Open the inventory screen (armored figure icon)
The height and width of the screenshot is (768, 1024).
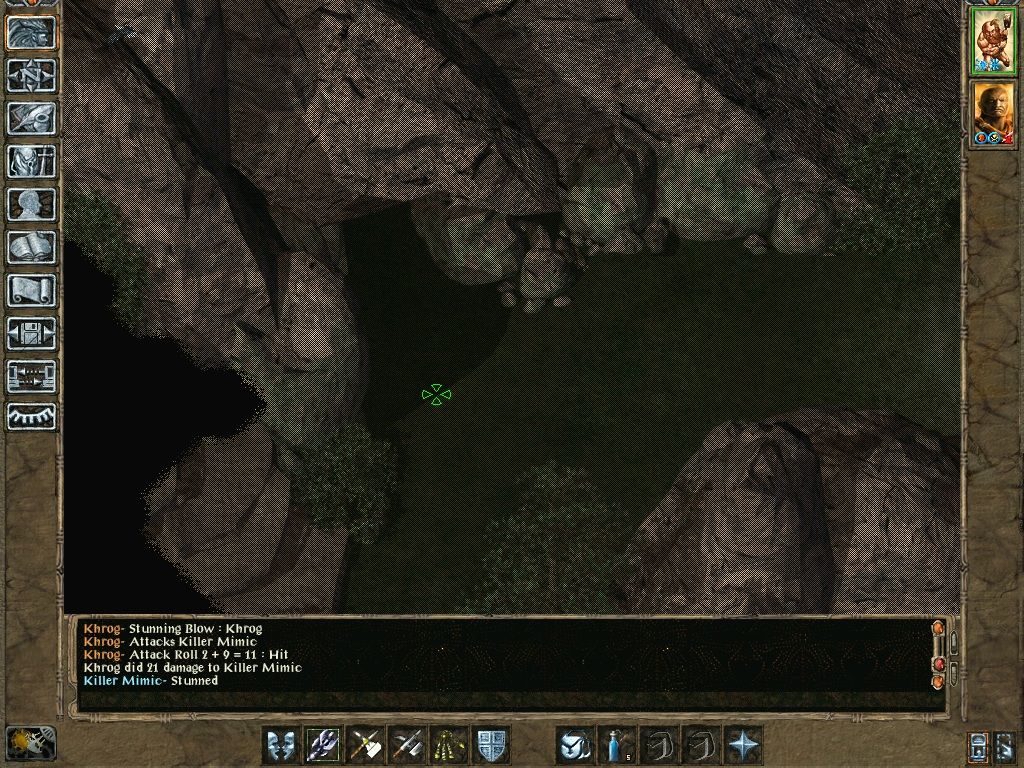tap(31, 162)
